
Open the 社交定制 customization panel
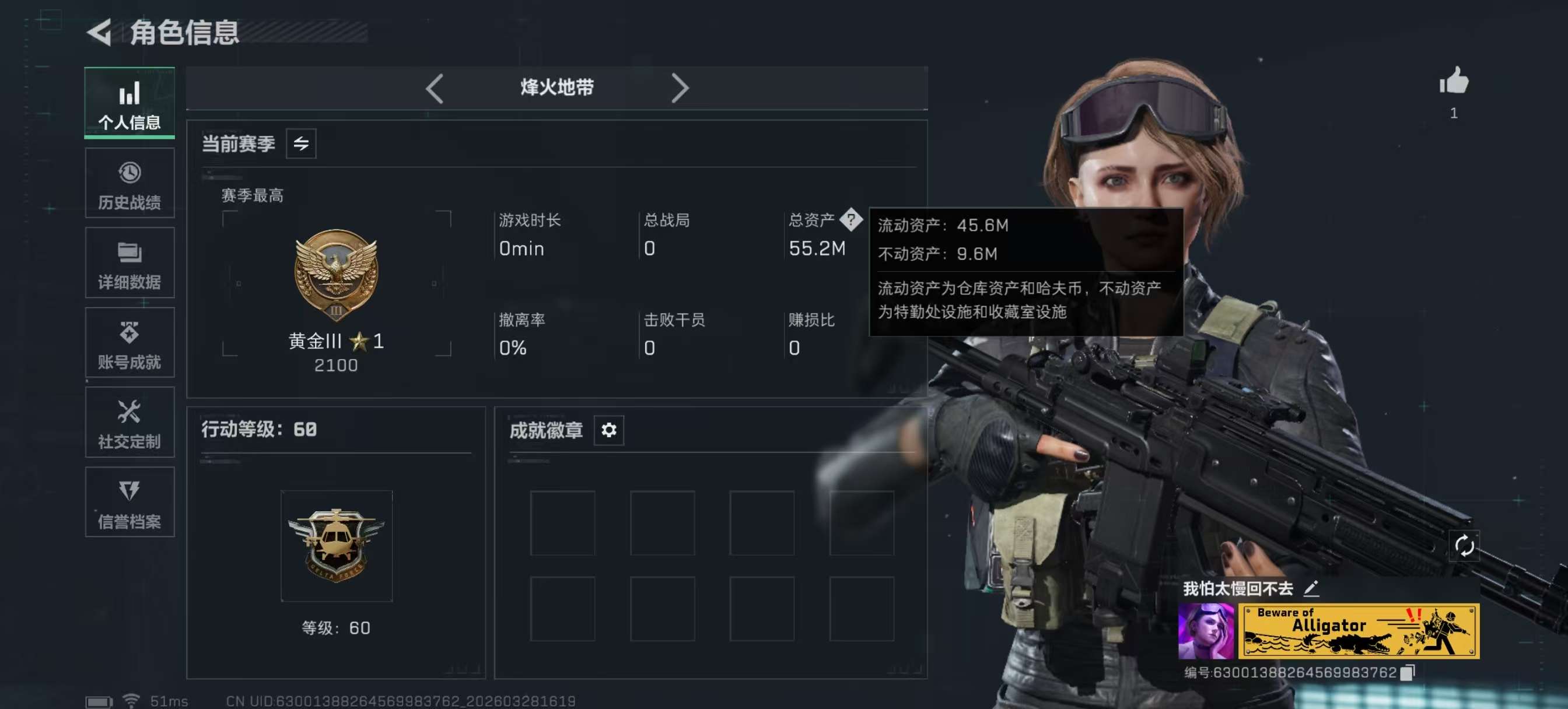coord(128,422)
